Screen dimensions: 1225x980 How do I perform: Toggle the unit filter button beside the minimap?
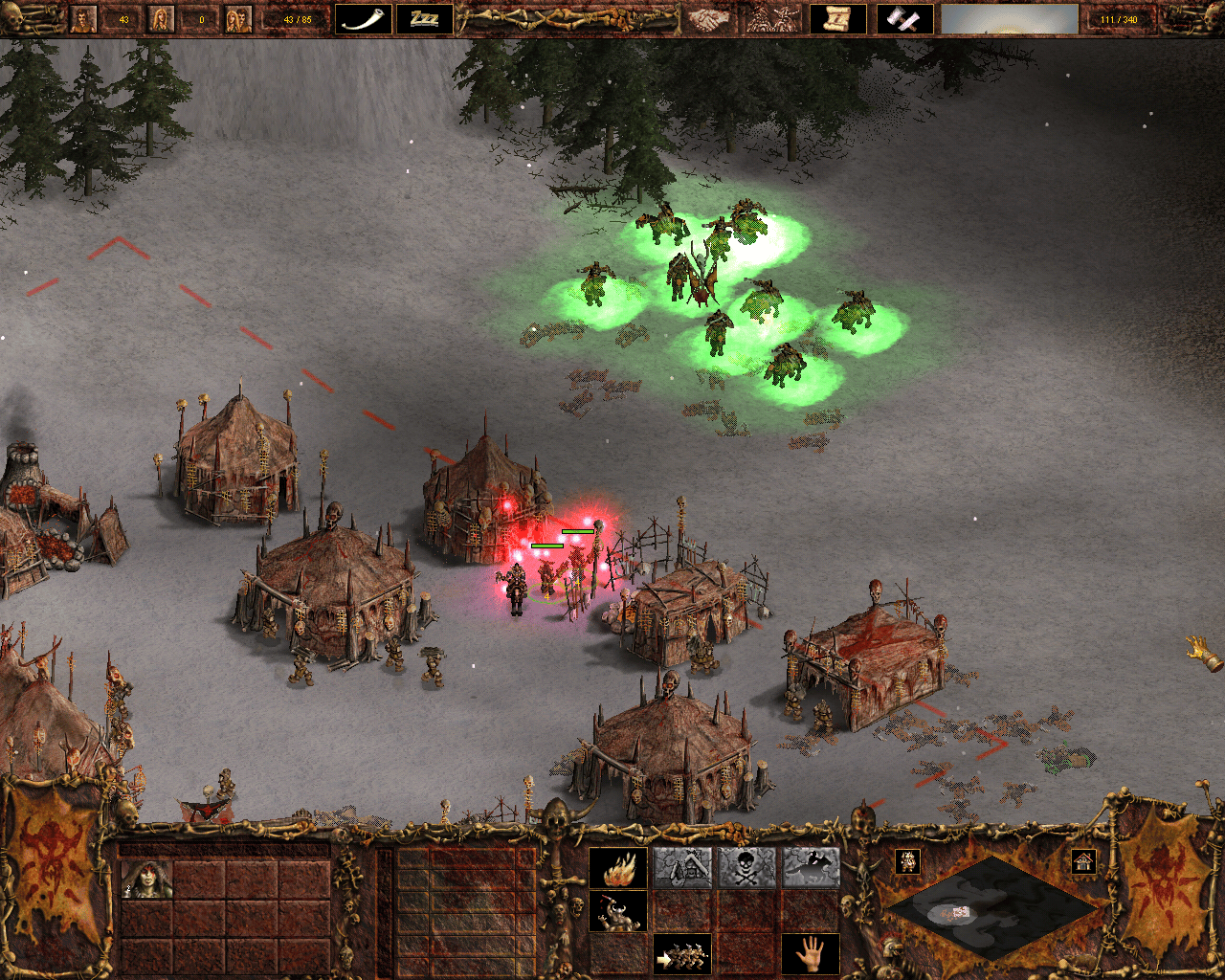tap(907, 861)
